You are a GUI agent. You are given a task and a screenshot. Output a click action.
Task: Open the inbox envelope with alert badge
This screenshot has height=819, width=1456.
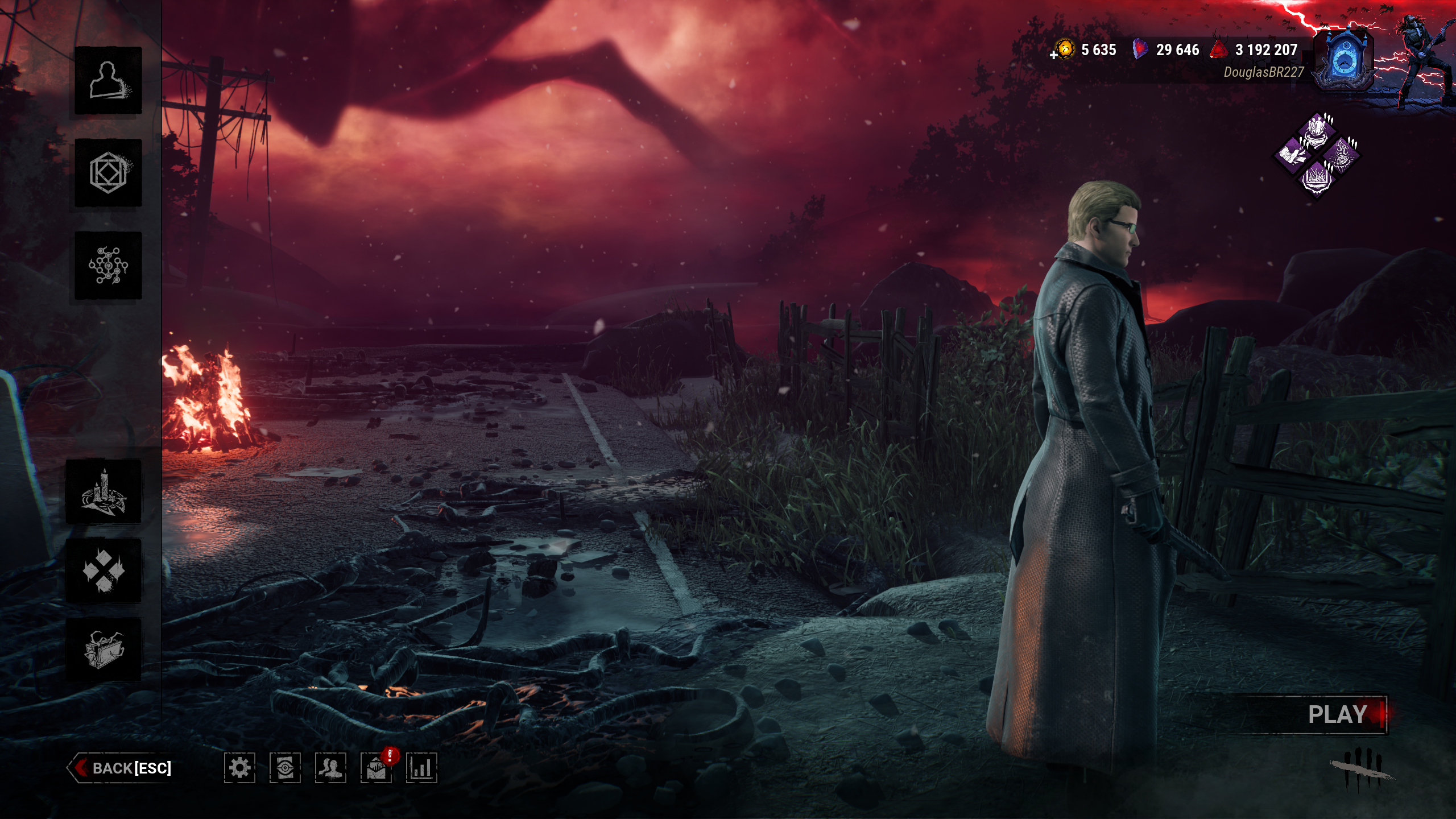click(376, 768)
